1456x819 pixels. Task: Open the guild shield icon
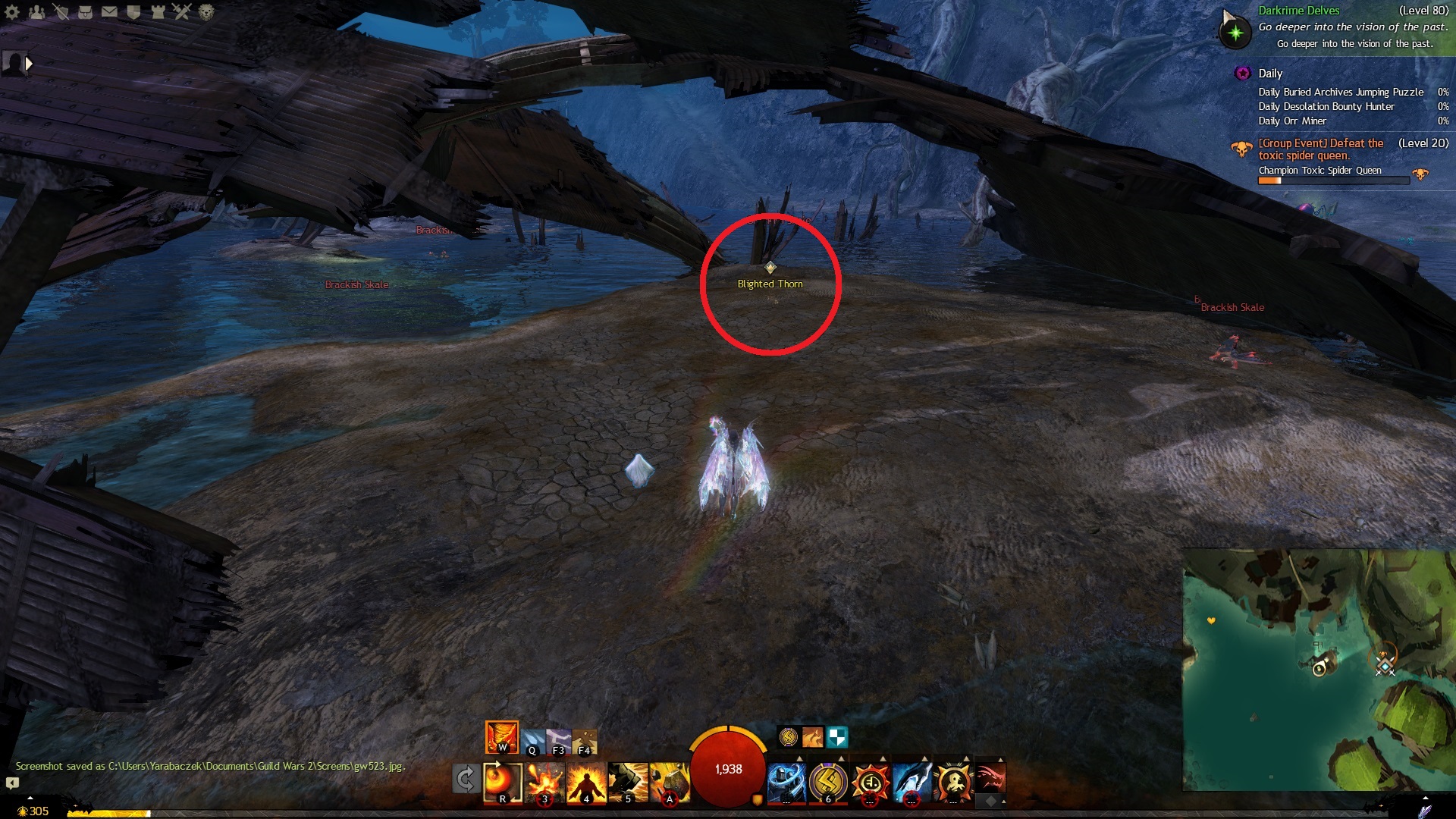133,11
